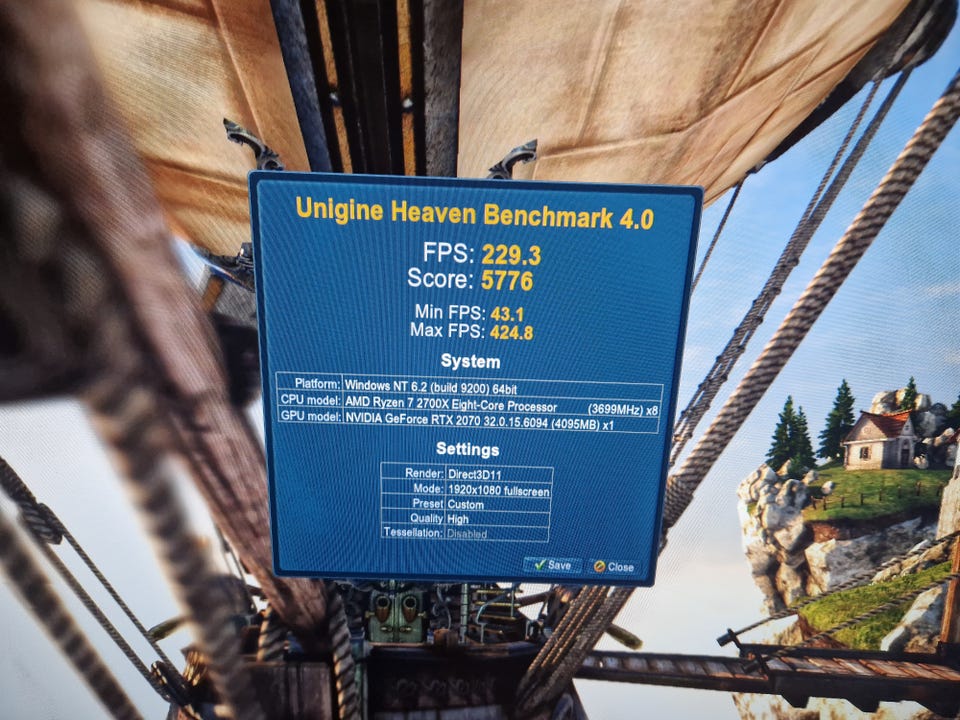The height and width of the screenshot is (720, 960).
Task: Save the benchmark results
Action: (552, 565)
